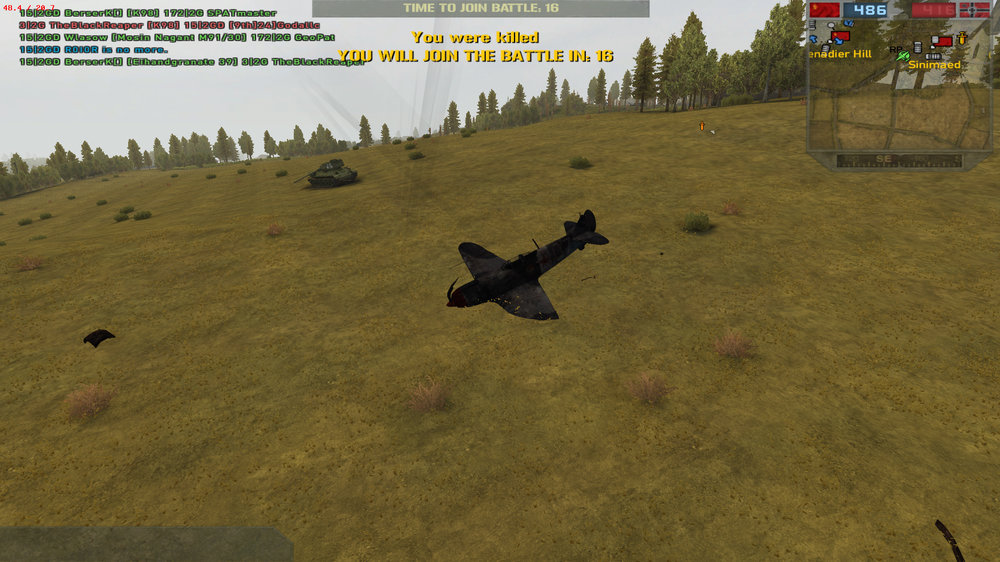
Task: Click the minimap compass heading strip
Action: [x=899, y=160]
